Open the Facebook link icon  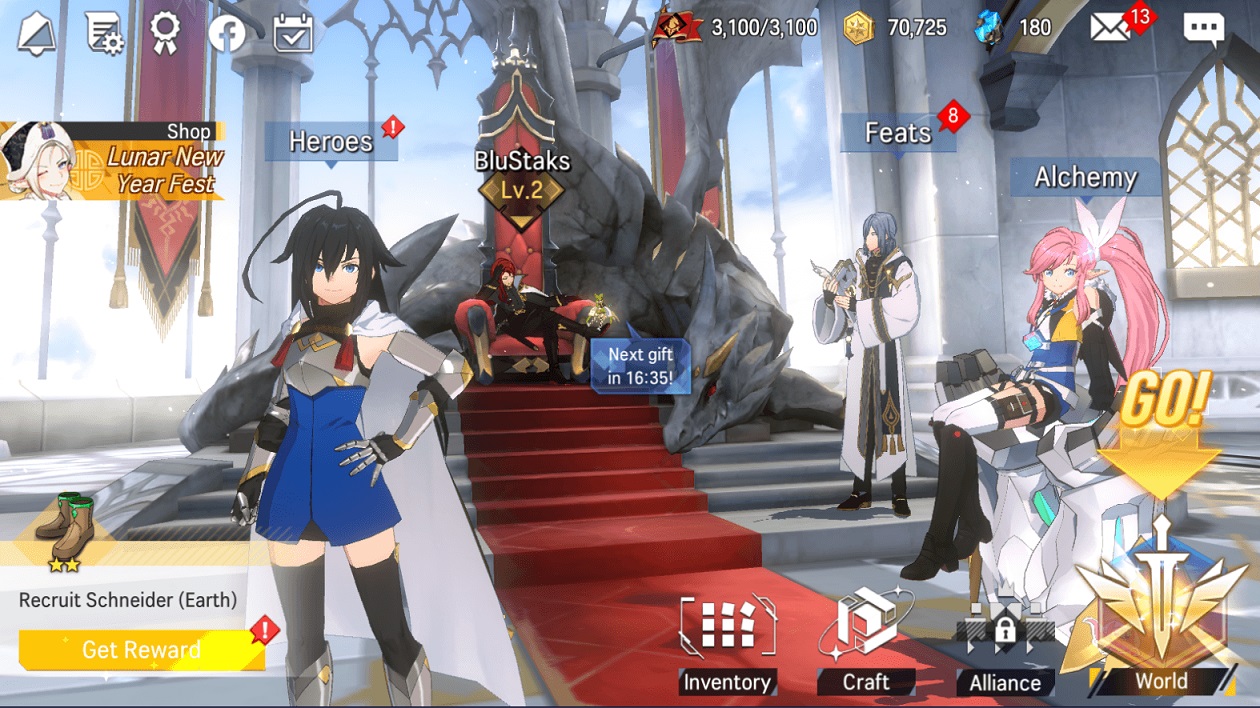pos(227,34)
